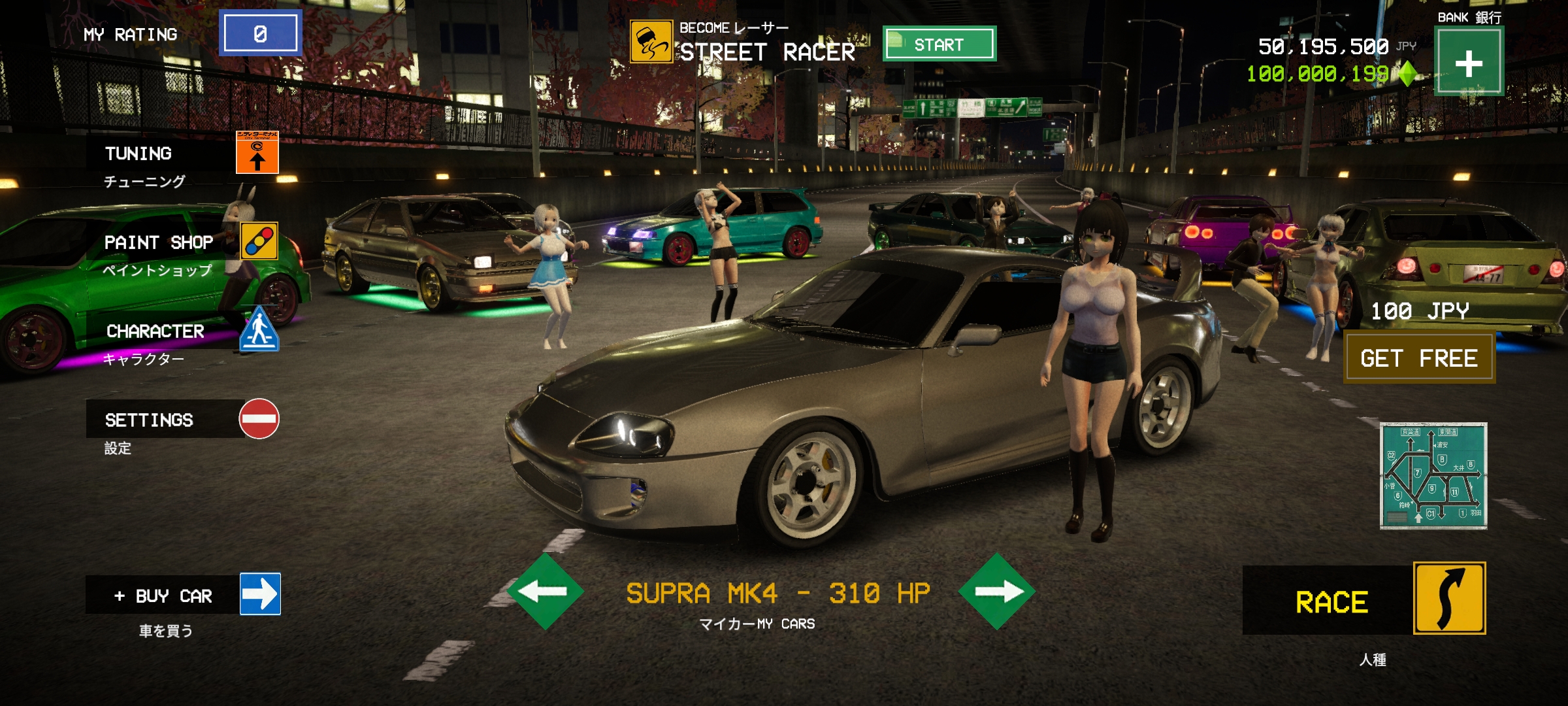Start the Street Racer mission
This screenshot has width=1568, height=706.
[939, 44]
